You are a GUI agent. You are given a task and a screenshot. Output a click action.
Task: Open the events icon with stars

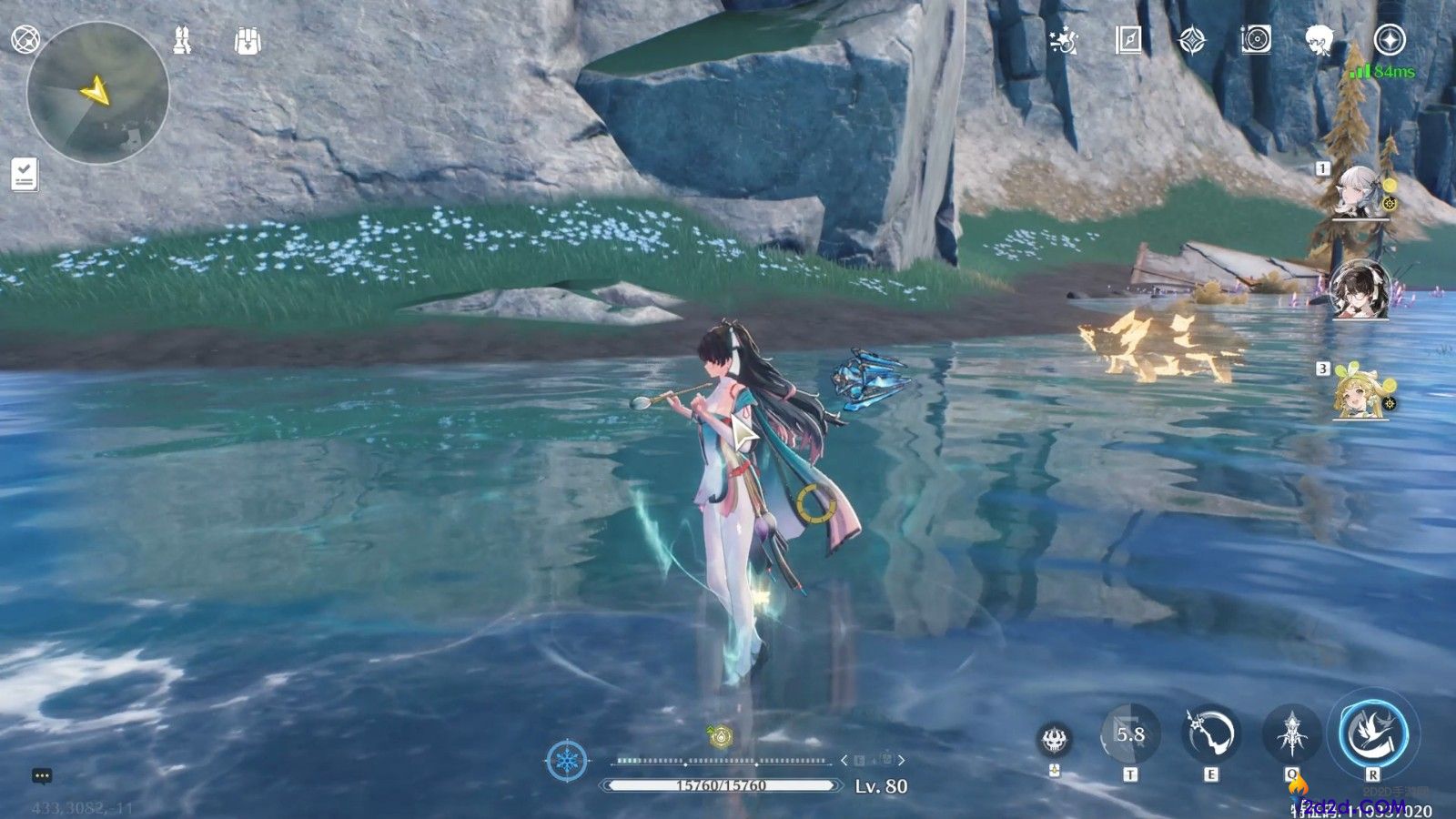[x=1063, y=40]
